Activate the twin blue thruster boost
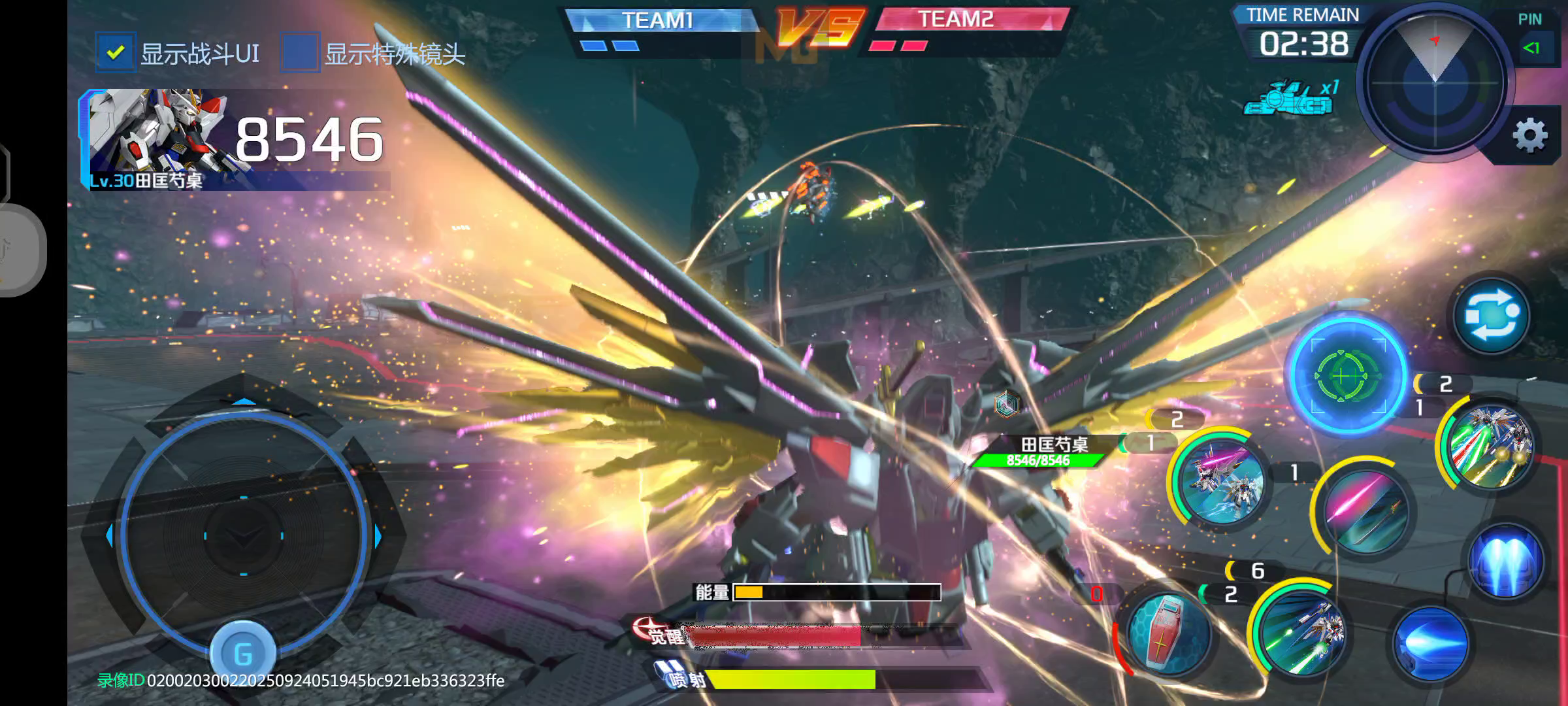Viewport: 1568px width, 706px height. tap(1505, 561)
